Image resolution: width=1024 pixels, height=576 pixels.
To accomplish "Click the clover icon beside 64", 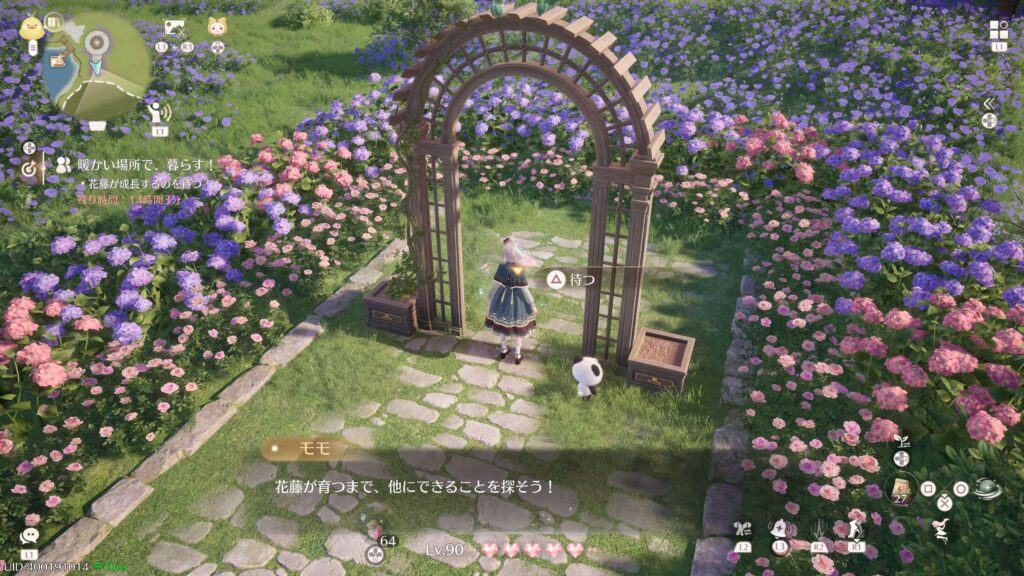I will pyautogui.click(x=375, y=553).
